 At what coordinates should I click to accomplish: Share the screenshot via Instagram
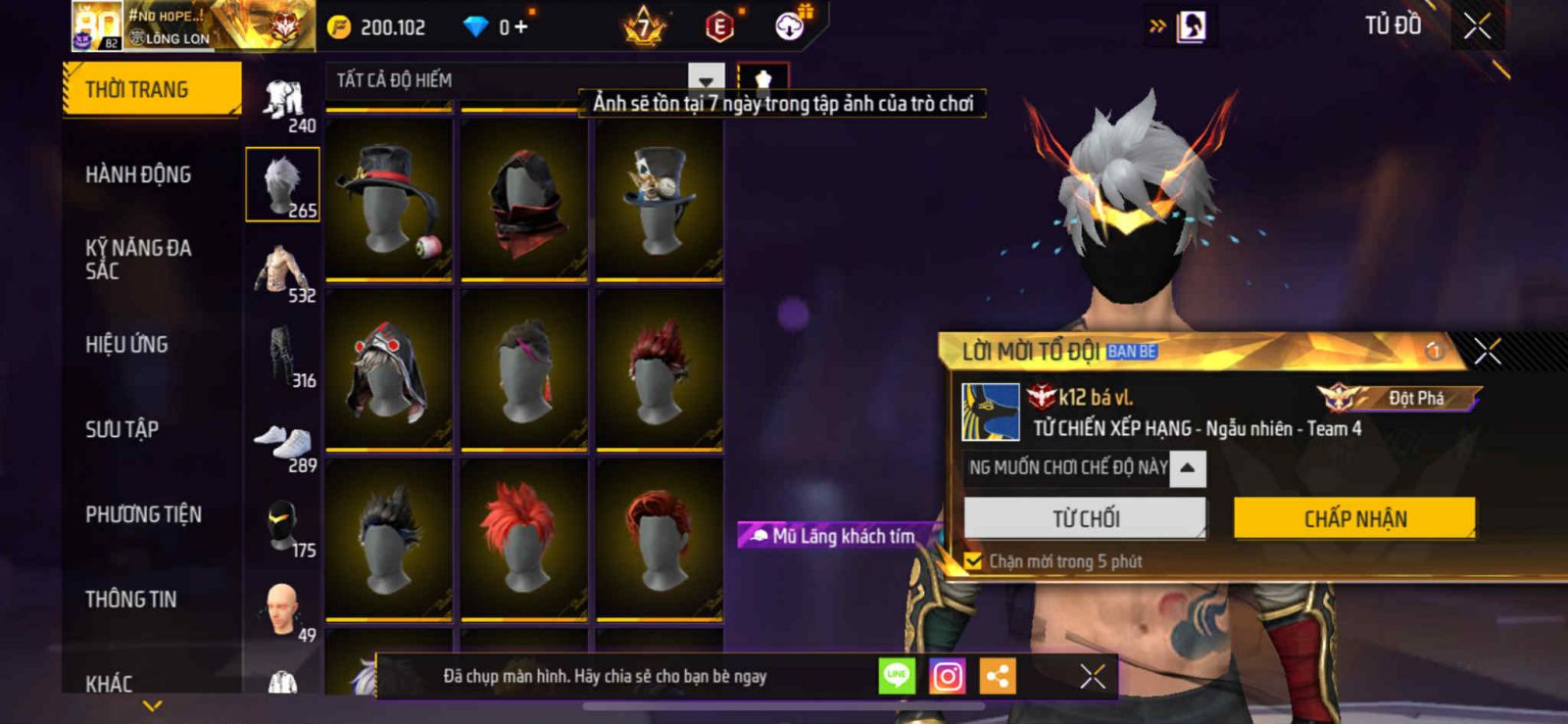(947, 676)
